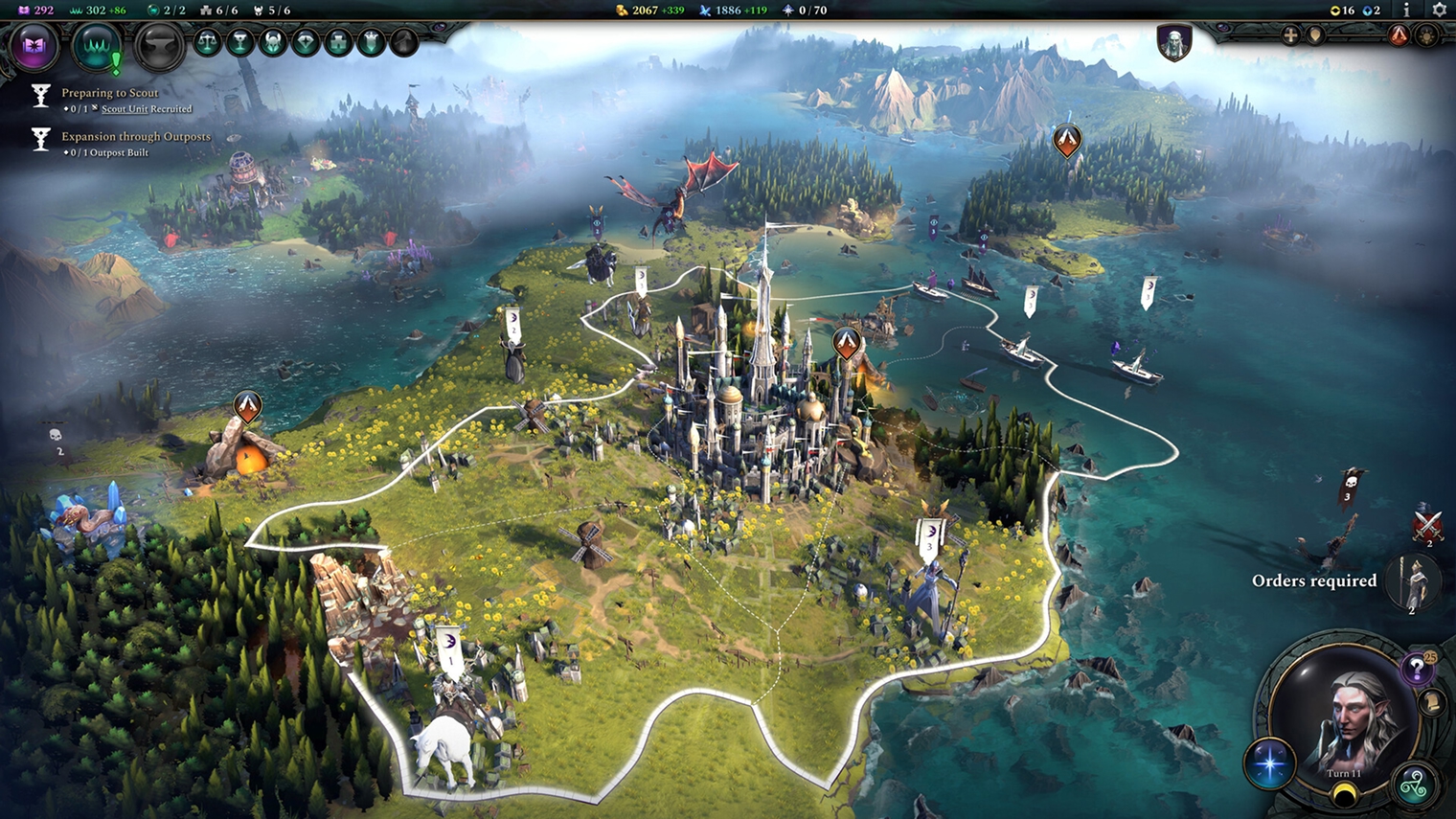Open the throne empire panel showing the exclamation alert
This screenshot has height=819, width=1456.
(99, 45)
